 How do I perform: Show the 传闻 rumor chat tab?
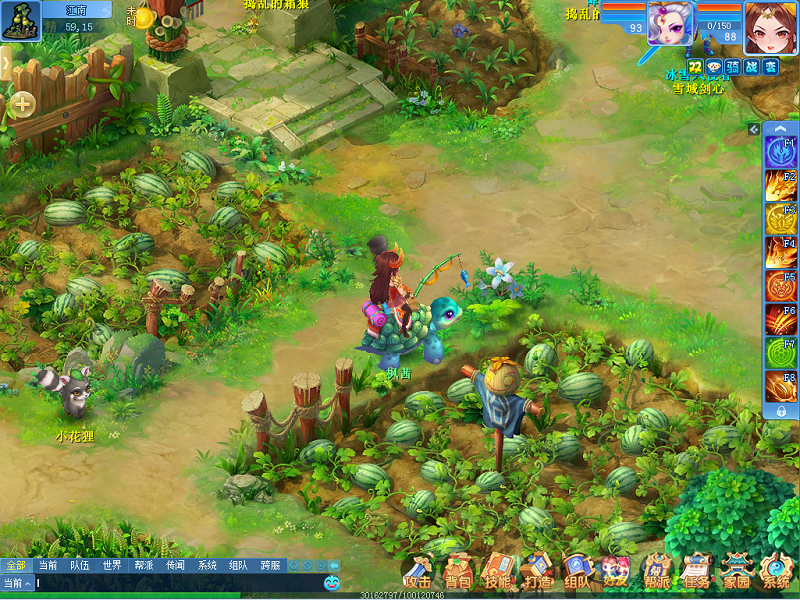coord(175,565)
